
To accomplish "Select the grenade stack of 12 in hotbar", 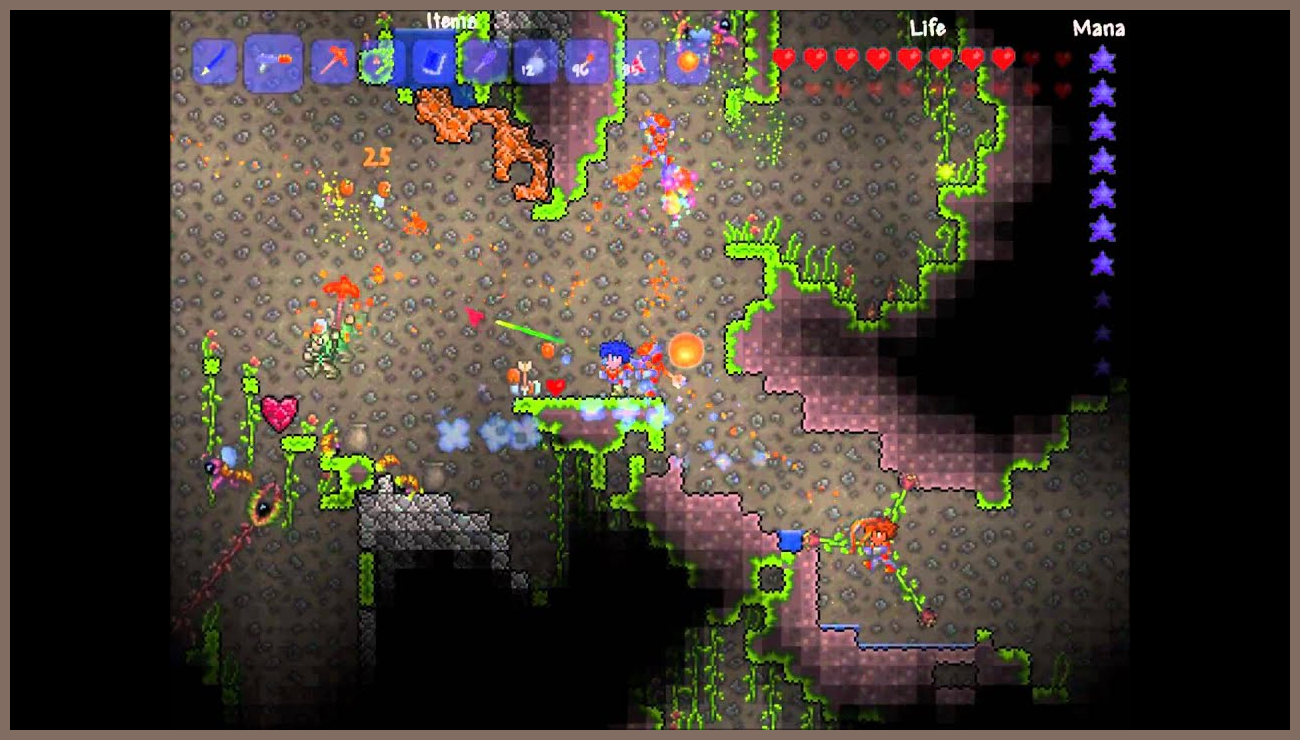I will 537,60.
